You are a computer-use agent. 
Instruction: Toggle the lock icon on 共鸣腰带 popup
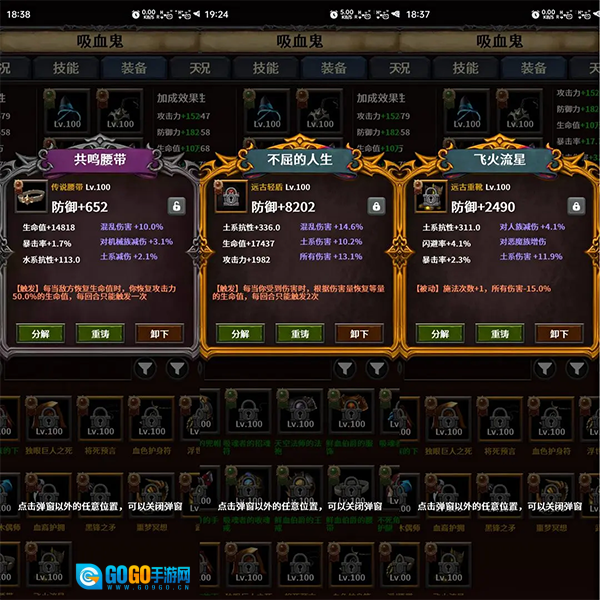point(176,206)
